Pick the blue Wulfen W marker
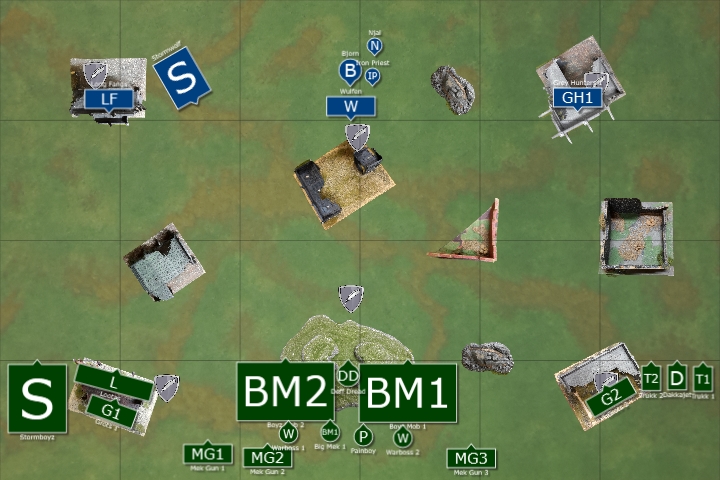The image size is (720, 480). (x=350, y=106)
